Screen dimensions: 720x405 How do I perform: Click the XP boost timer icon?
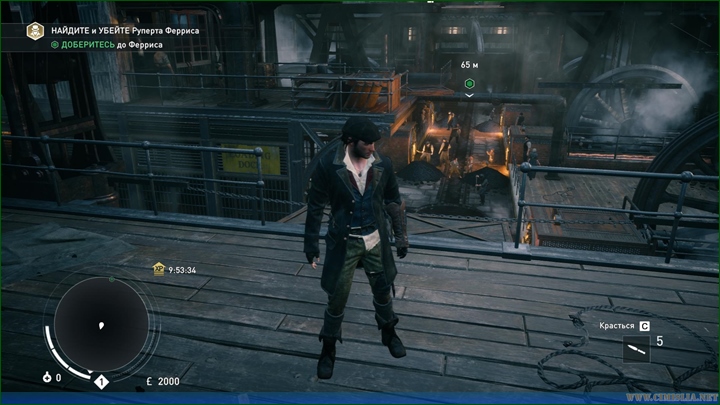[x=158, y=269]
